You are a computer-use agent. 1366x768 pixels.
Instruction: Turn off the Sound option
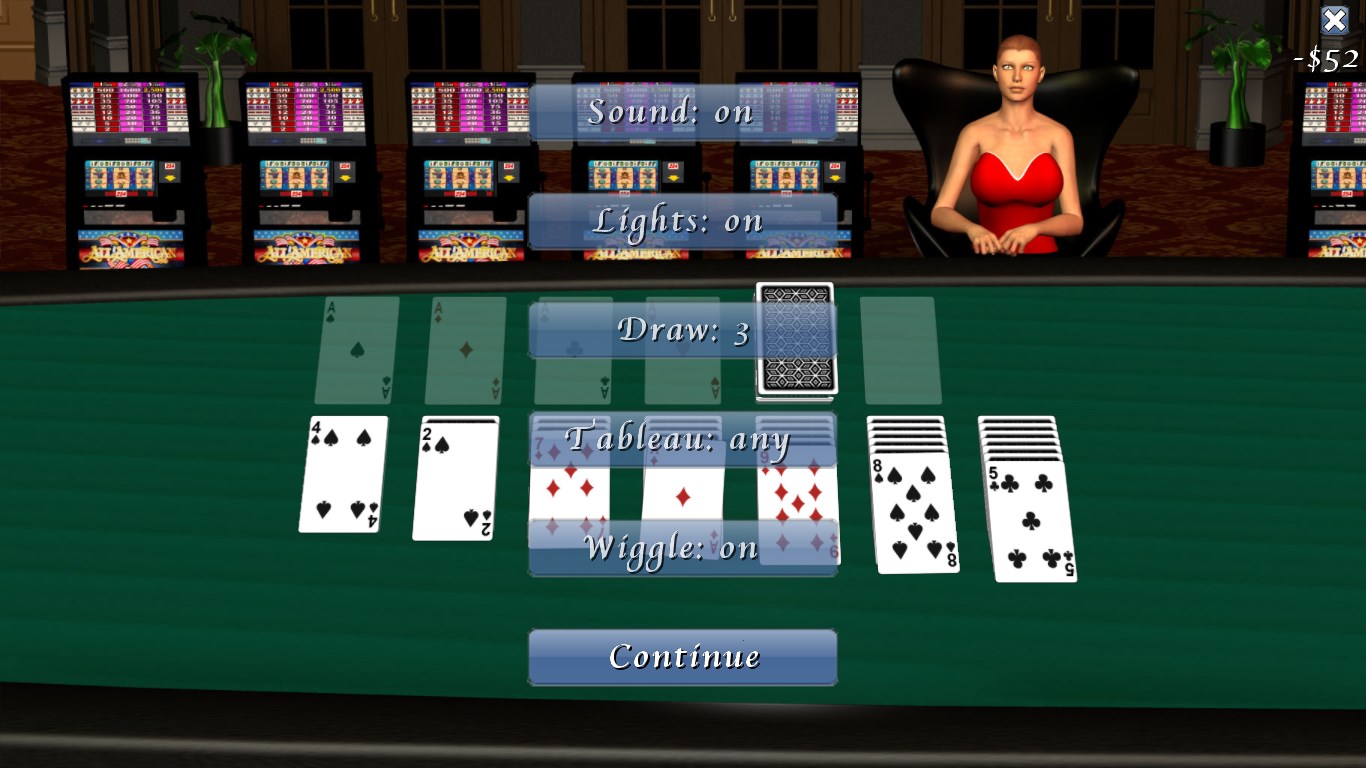point(683,112)
